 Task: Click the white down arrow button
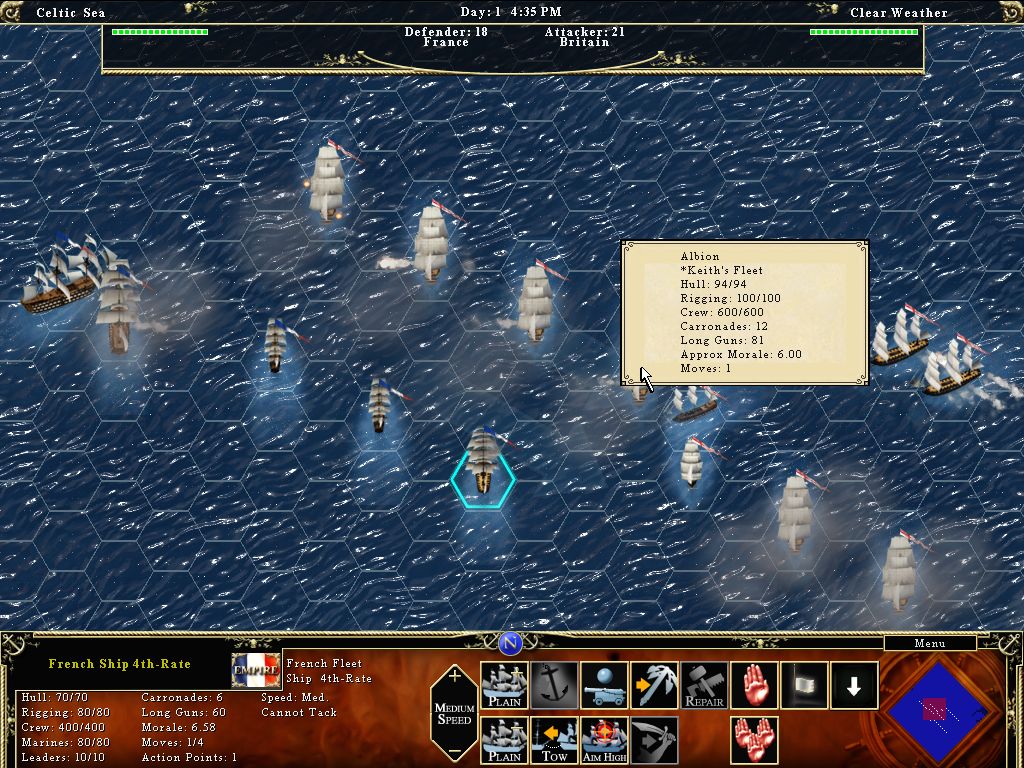coord(854,686)
